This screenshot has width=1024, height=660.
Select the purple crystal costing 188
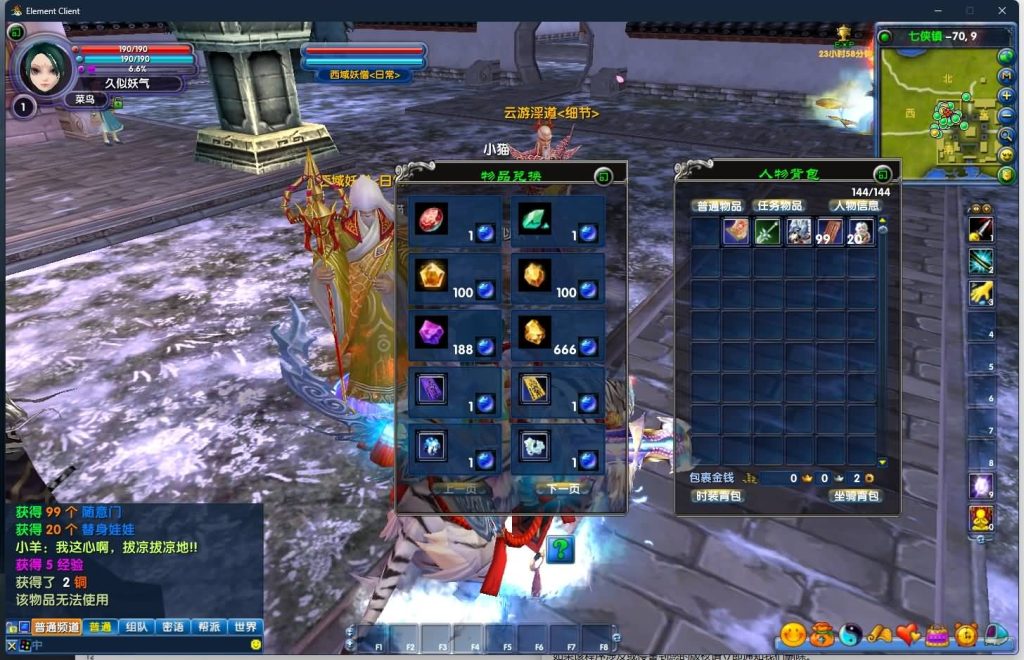coord(431,332)
